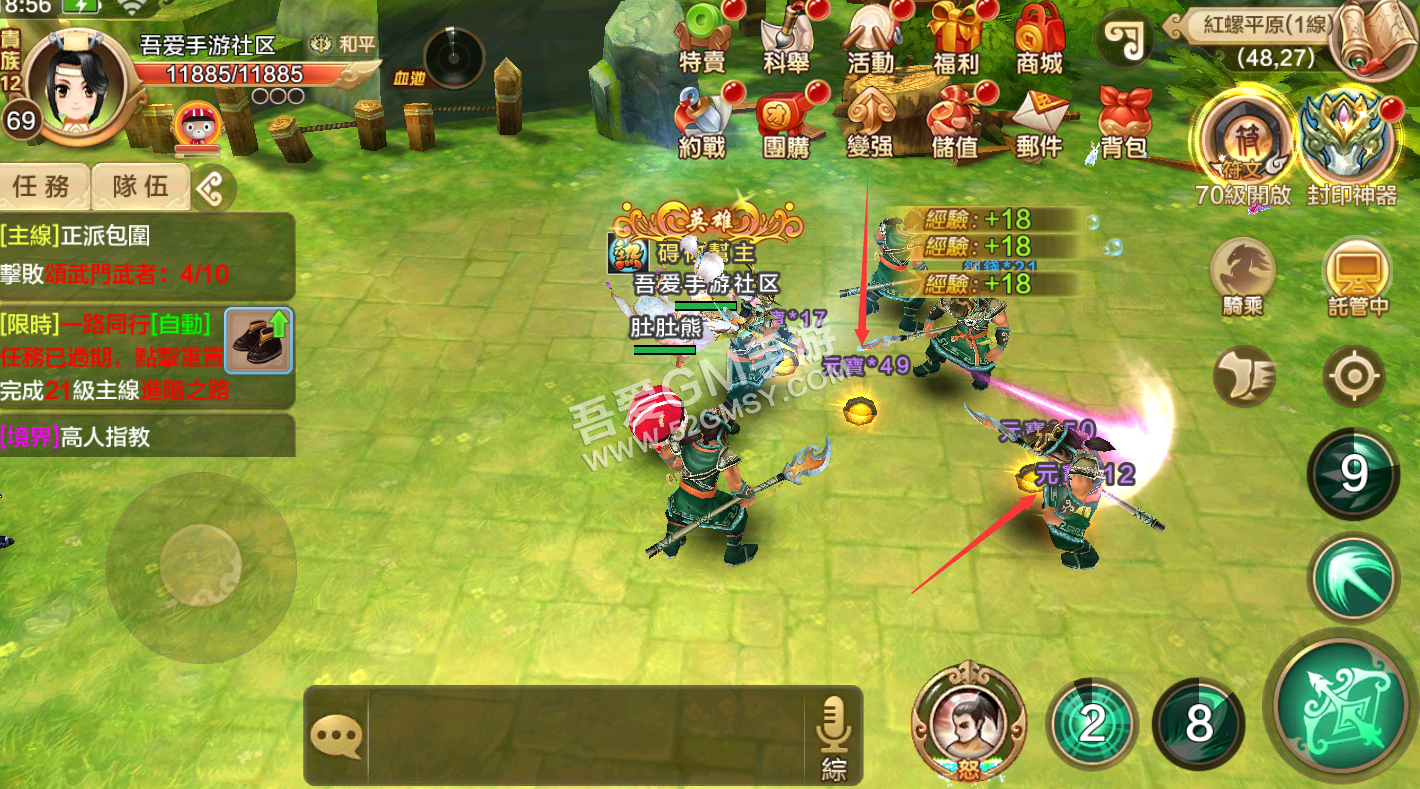Tap the 騎乘 mount button
Viewport: 1420px width, 789px height.
click(1242, 273)
